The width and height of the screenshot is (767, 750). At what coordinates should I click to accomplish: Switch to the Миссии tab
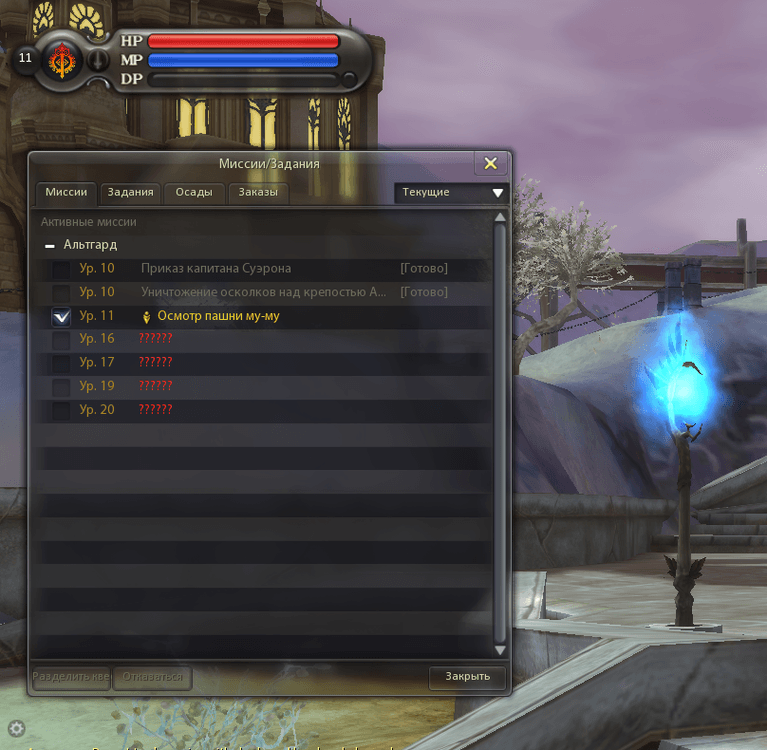point(67,192)
